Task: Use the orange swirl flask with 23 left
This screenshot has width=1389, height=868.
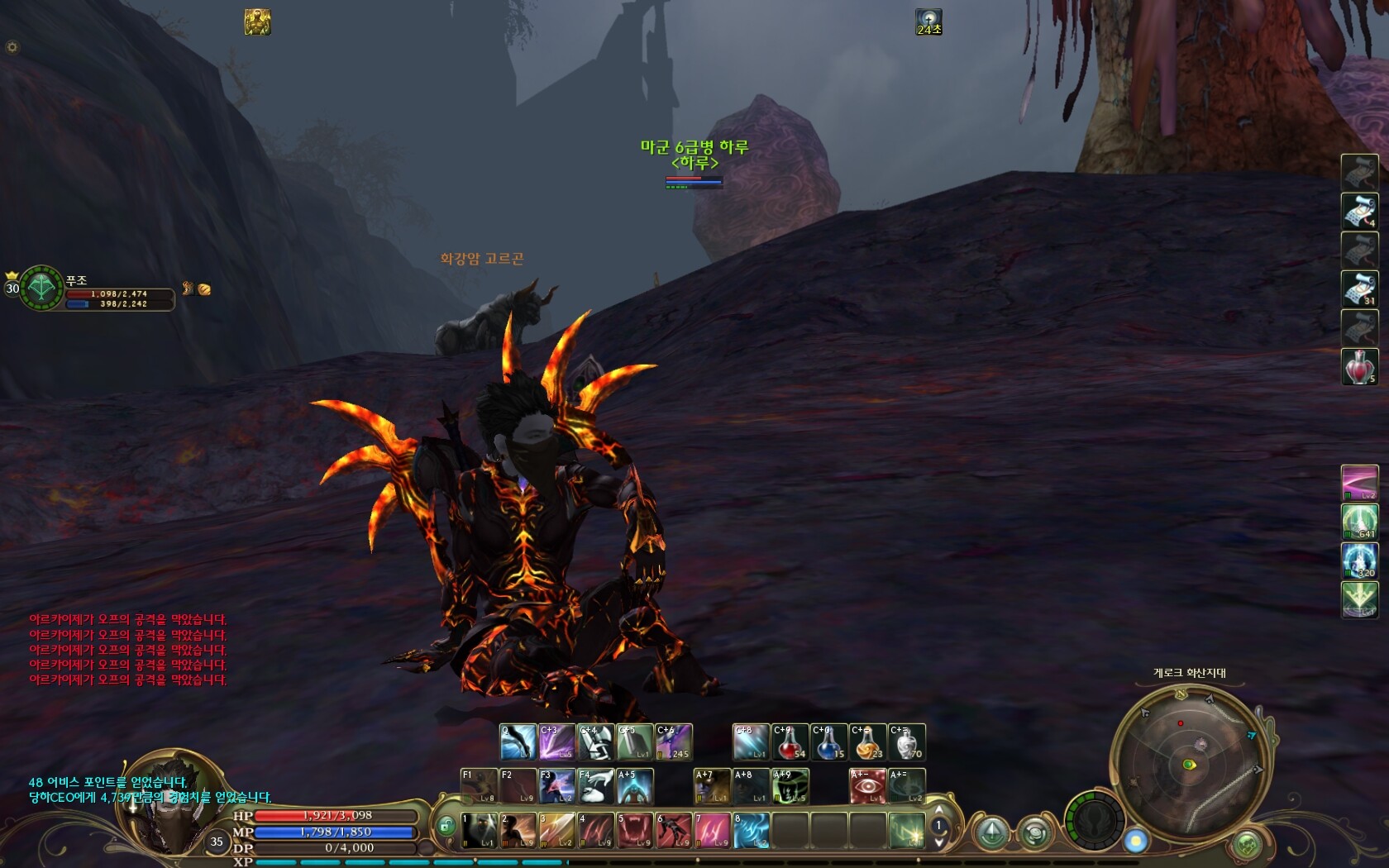Action: pyautogui.click(x=867, y=742)
